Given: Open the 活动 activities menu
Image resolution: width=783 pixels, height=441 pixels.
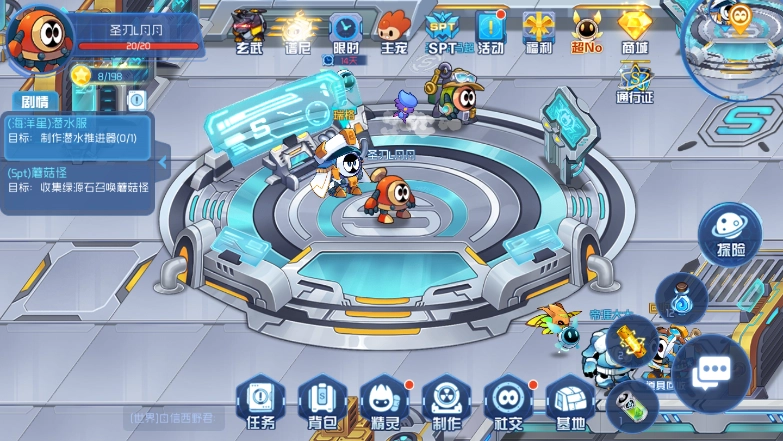Looking at the screenshot, I should (x=490, y=30).
